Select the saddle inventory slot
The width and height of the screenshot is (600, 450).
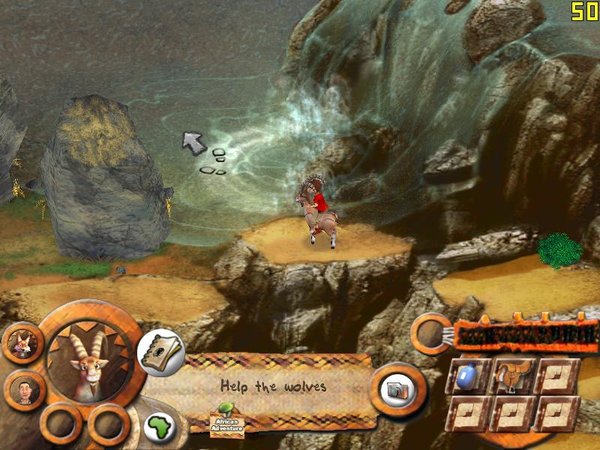[x=514, y=375]
